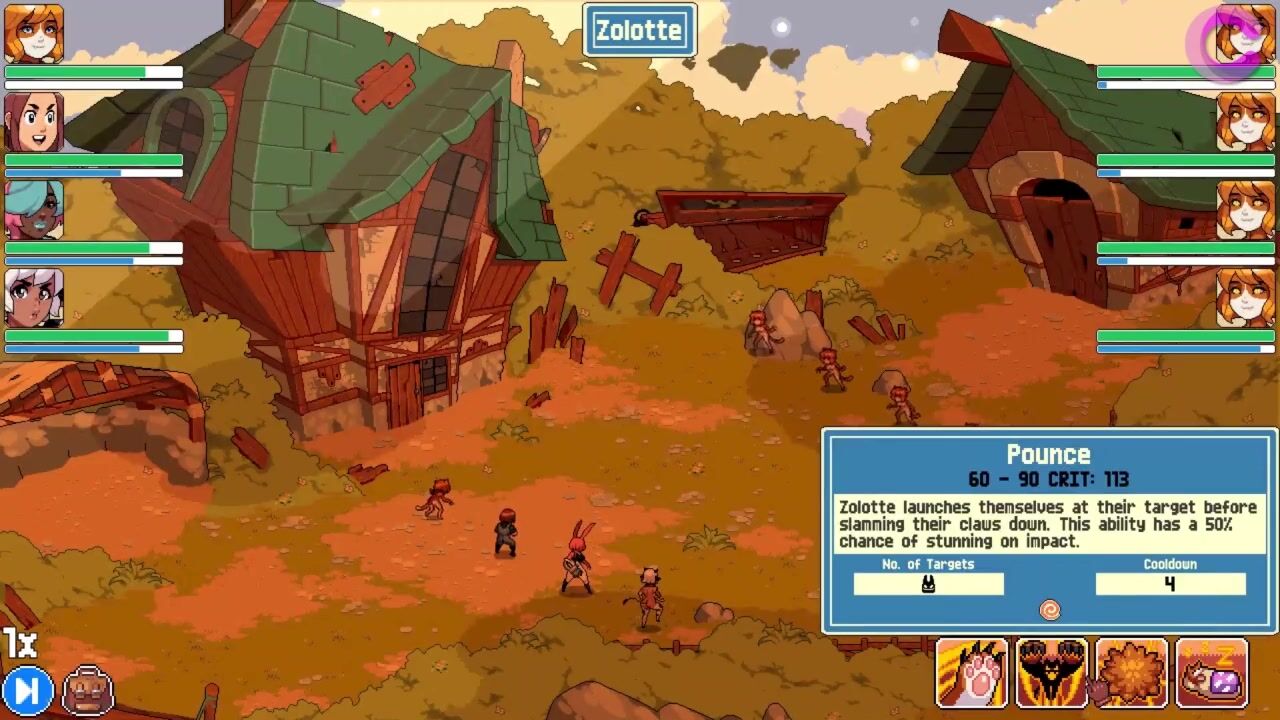Toggle the blue fast-forward speed button
1280x720 pixels.
click(27, 690)
